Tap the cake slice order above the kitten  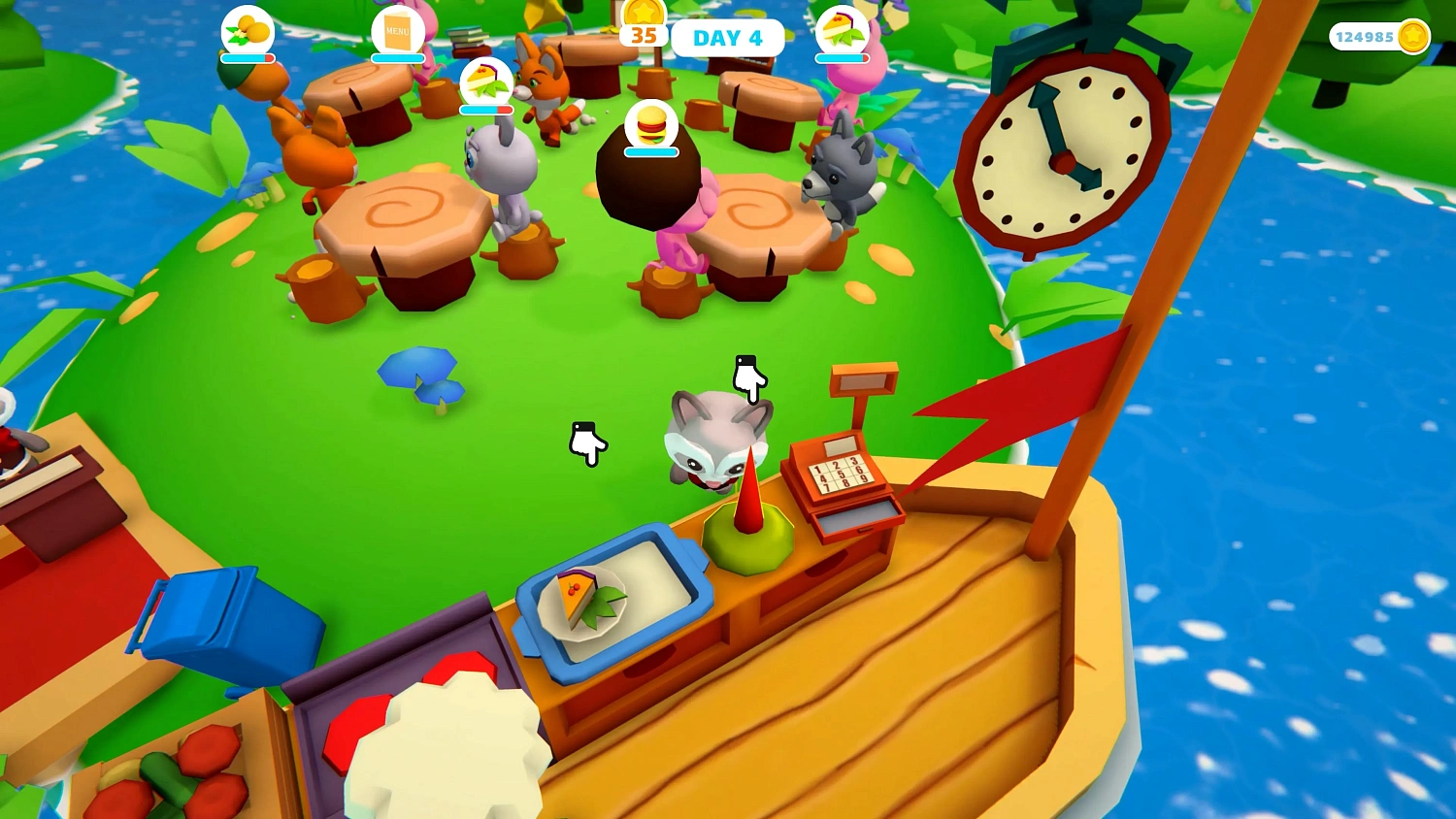[x=488, y=81]
